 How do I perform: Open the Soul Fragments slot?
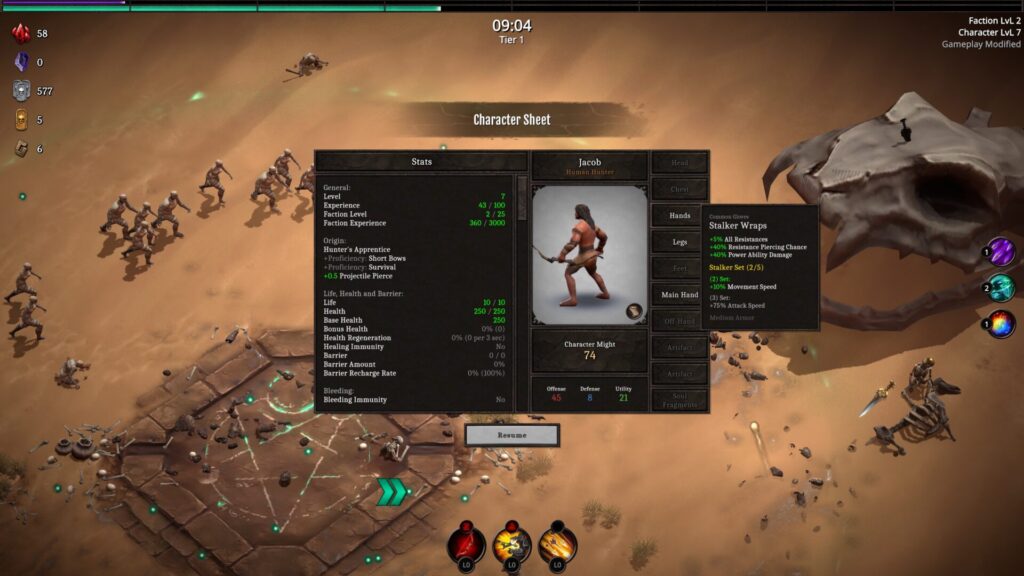click(x=680, y=400)
